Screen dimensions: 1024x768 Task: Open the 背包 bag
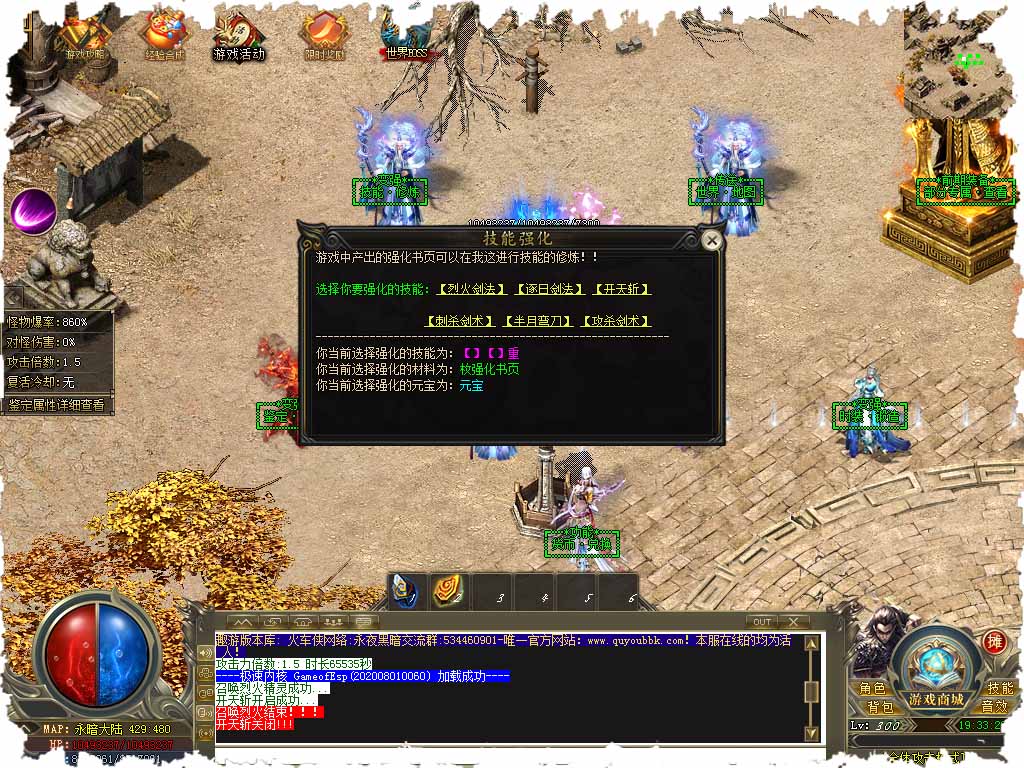click(x=872, y=707)
